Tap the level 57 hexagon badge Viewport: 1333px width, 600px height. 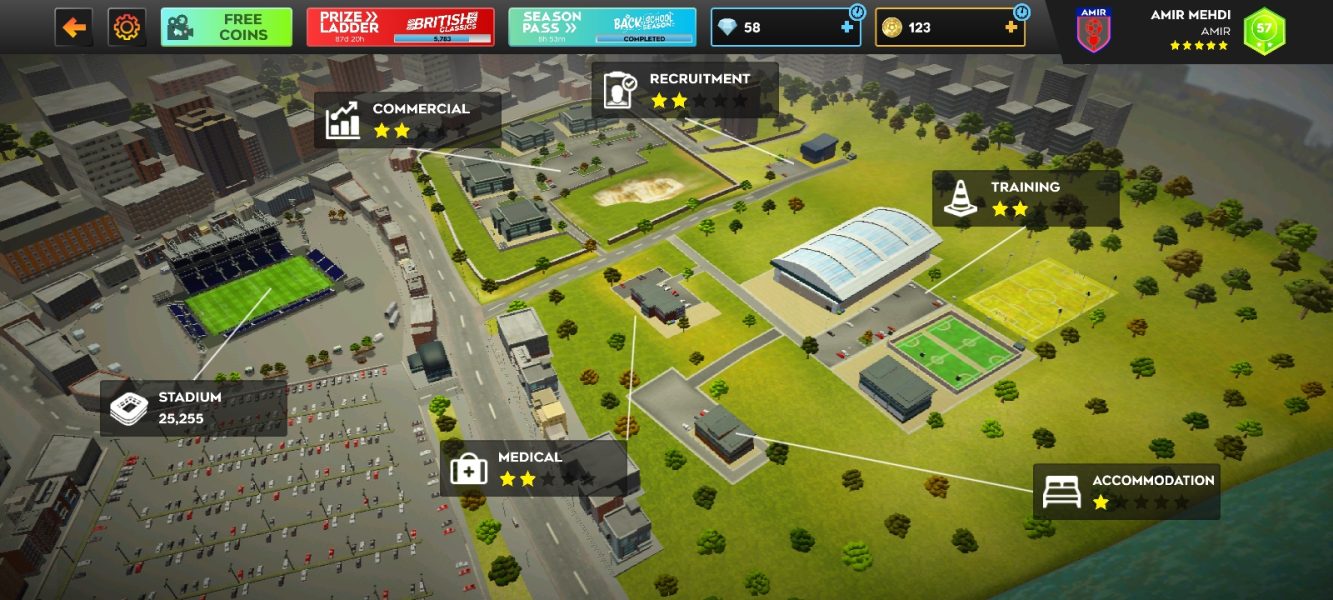(x=1264, y=31)
